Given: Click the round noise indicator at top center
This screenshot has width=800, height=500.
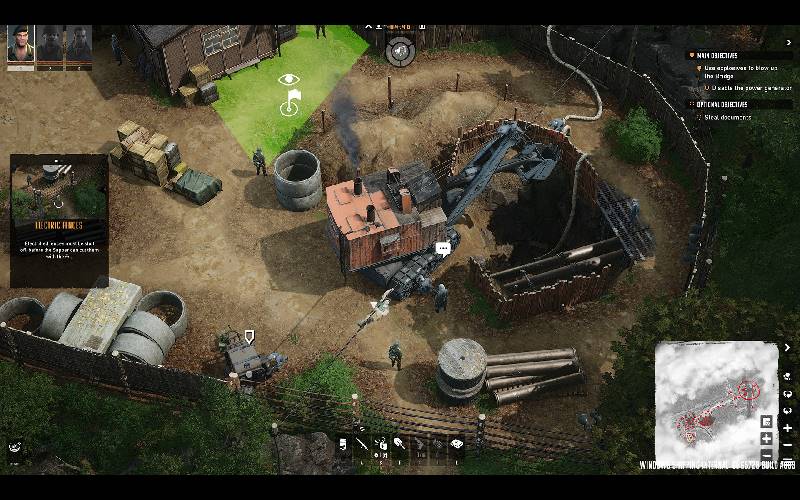Looking at the screenshot, I should click(400, 50).
